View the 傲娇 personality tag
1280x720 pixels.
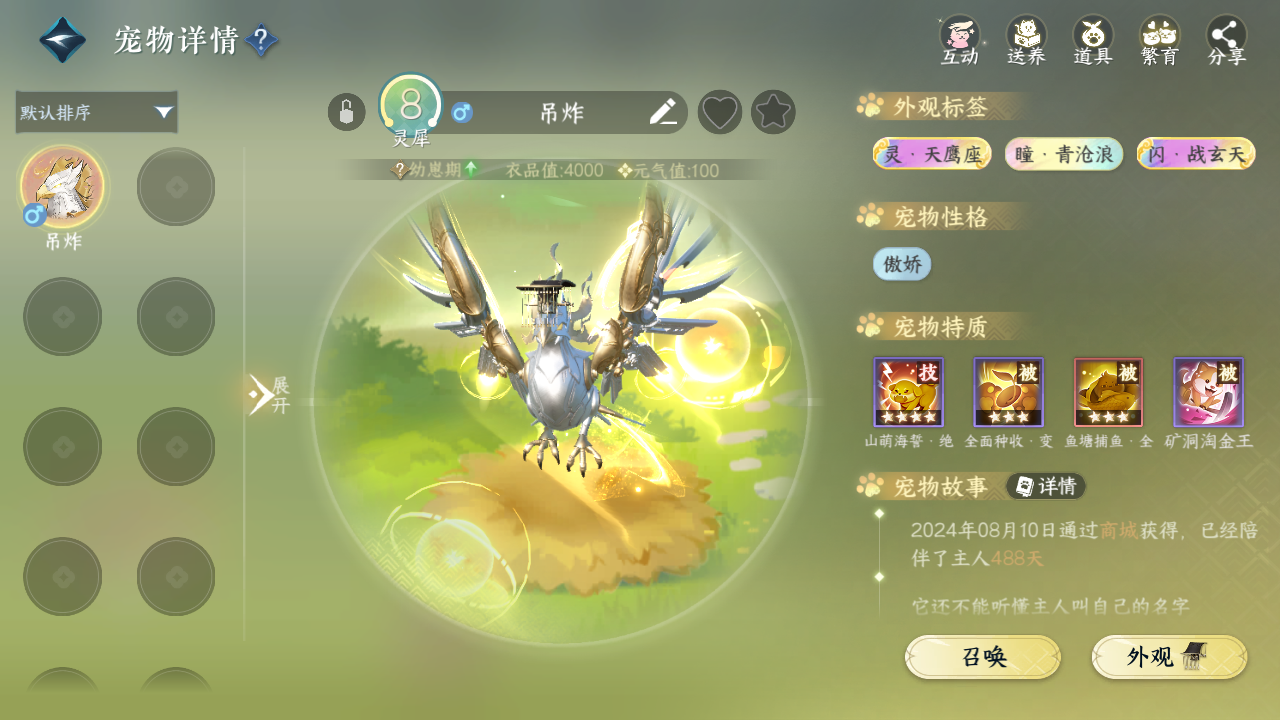pyautogui.click(x=902, y=264)
